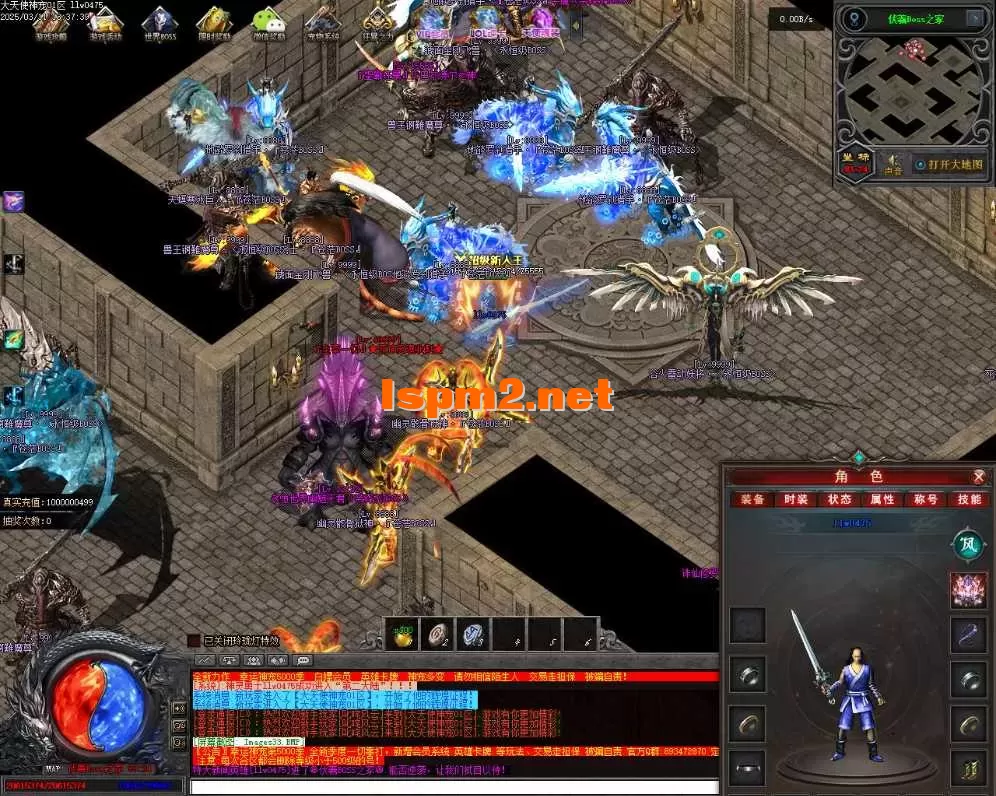Use the gold ingot hotbar item
Screen dimensions: 996x796
(403, 635)
